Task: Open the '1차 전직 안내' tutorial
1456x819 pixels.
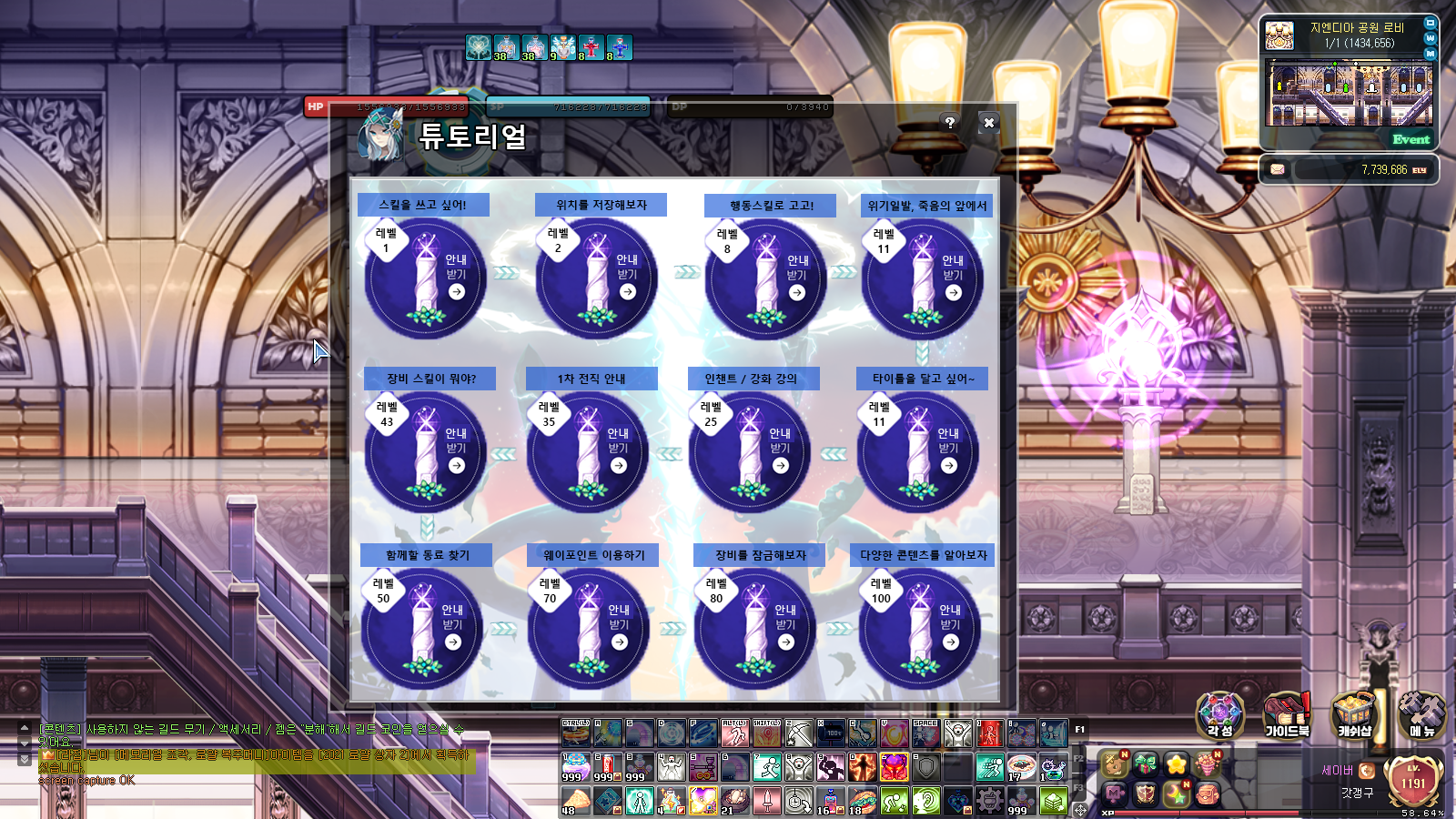Action: (618, 465)
